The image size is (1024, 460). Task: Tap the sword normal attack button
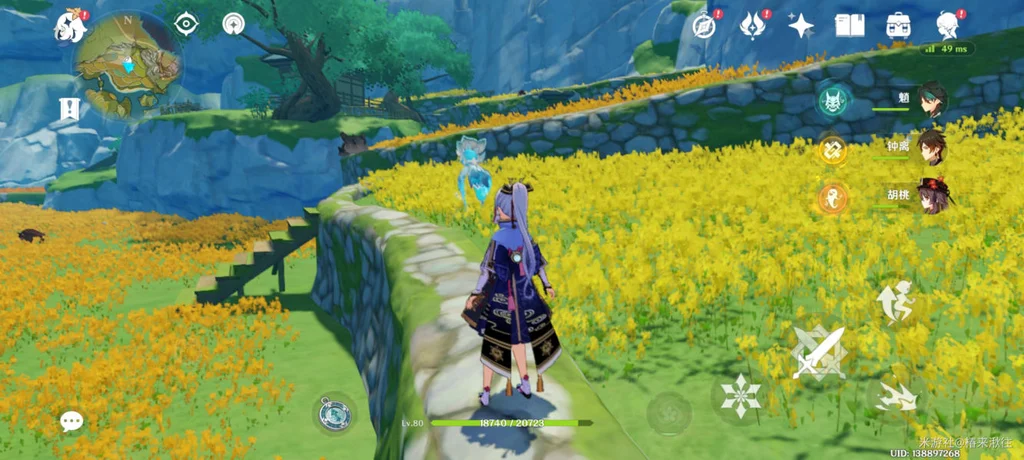[x=819, y=352]
